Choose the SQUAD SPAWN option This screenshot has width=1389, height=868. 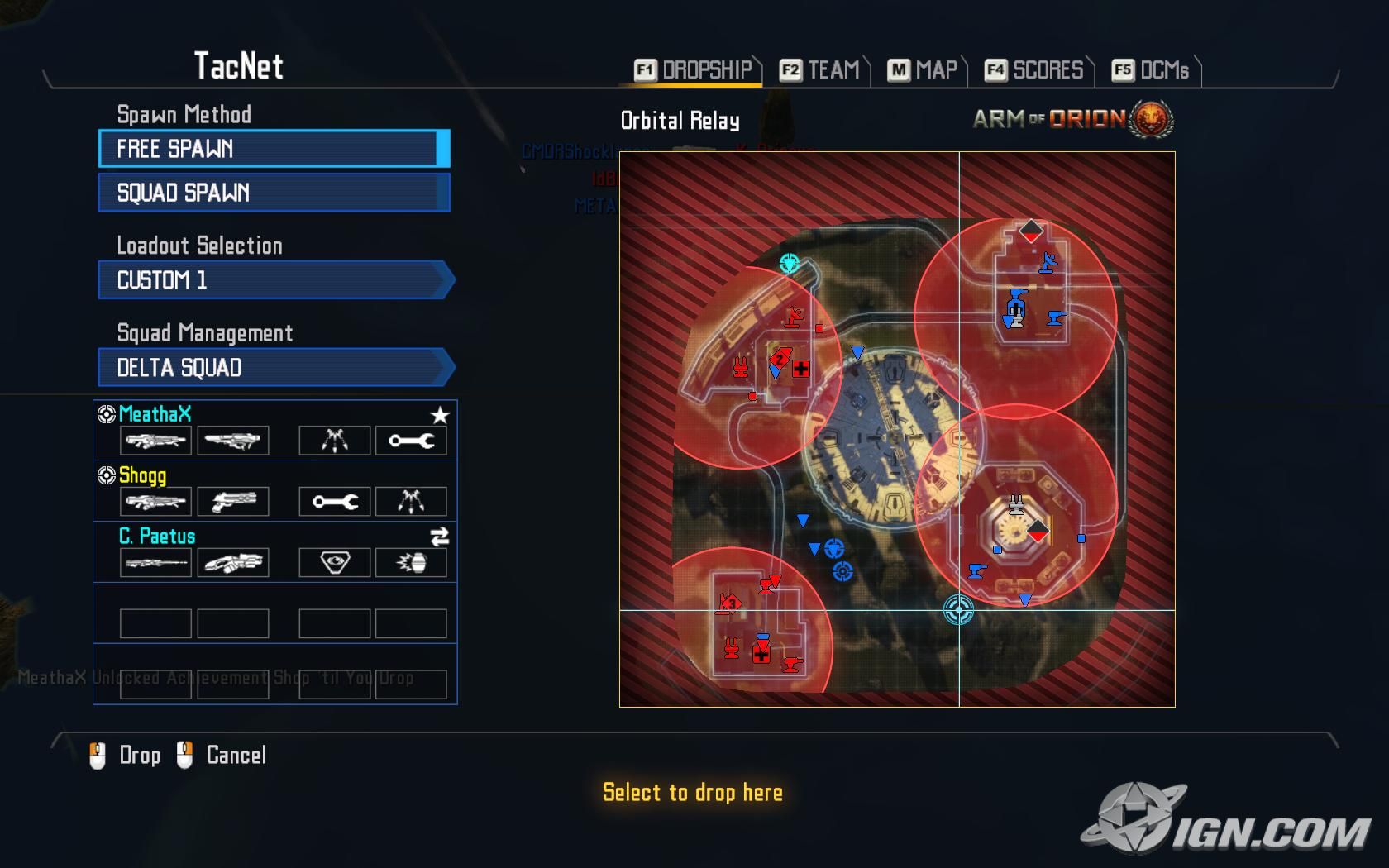coord(273,193)
